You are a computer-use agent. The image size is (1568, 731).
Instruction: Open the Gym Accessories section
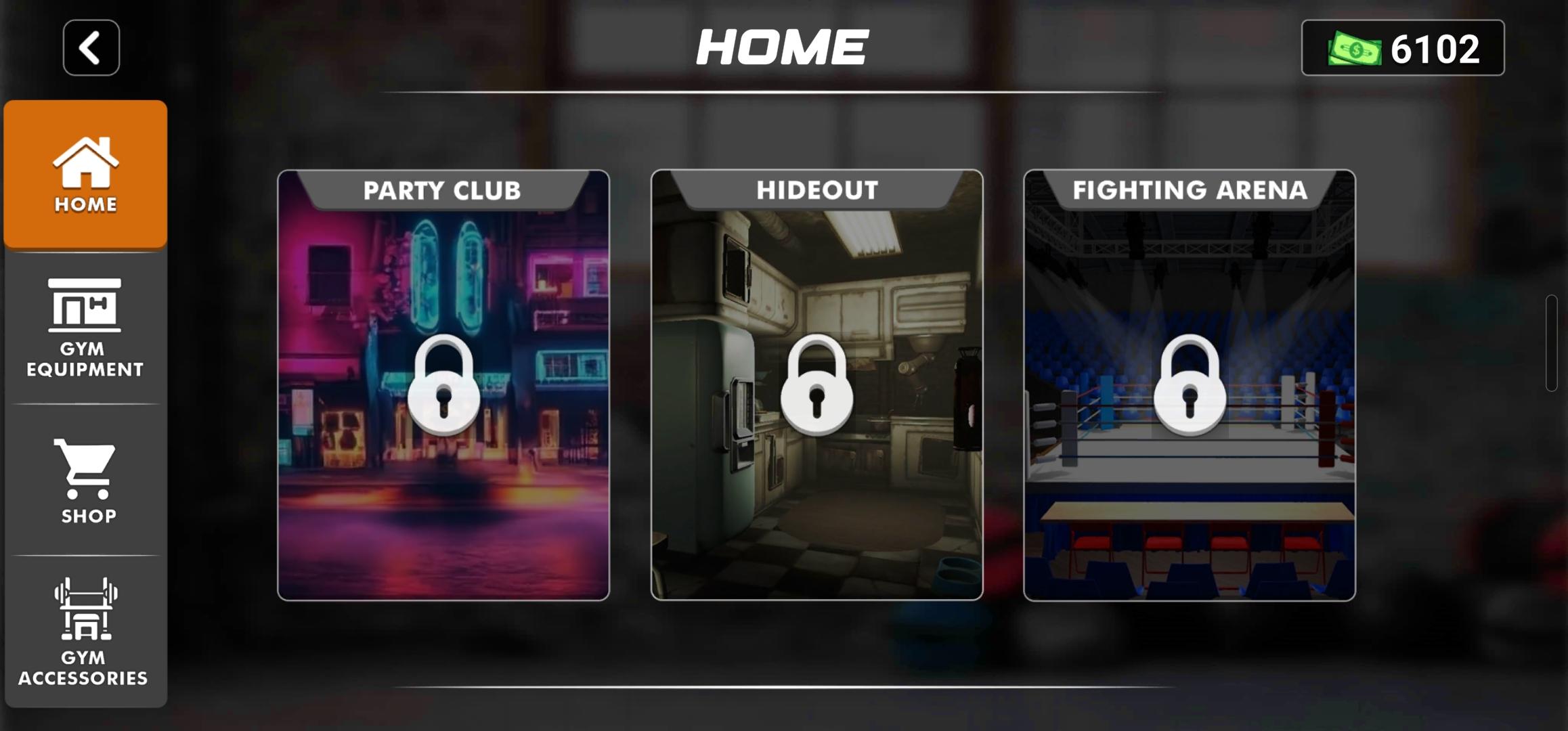[85, 629]
